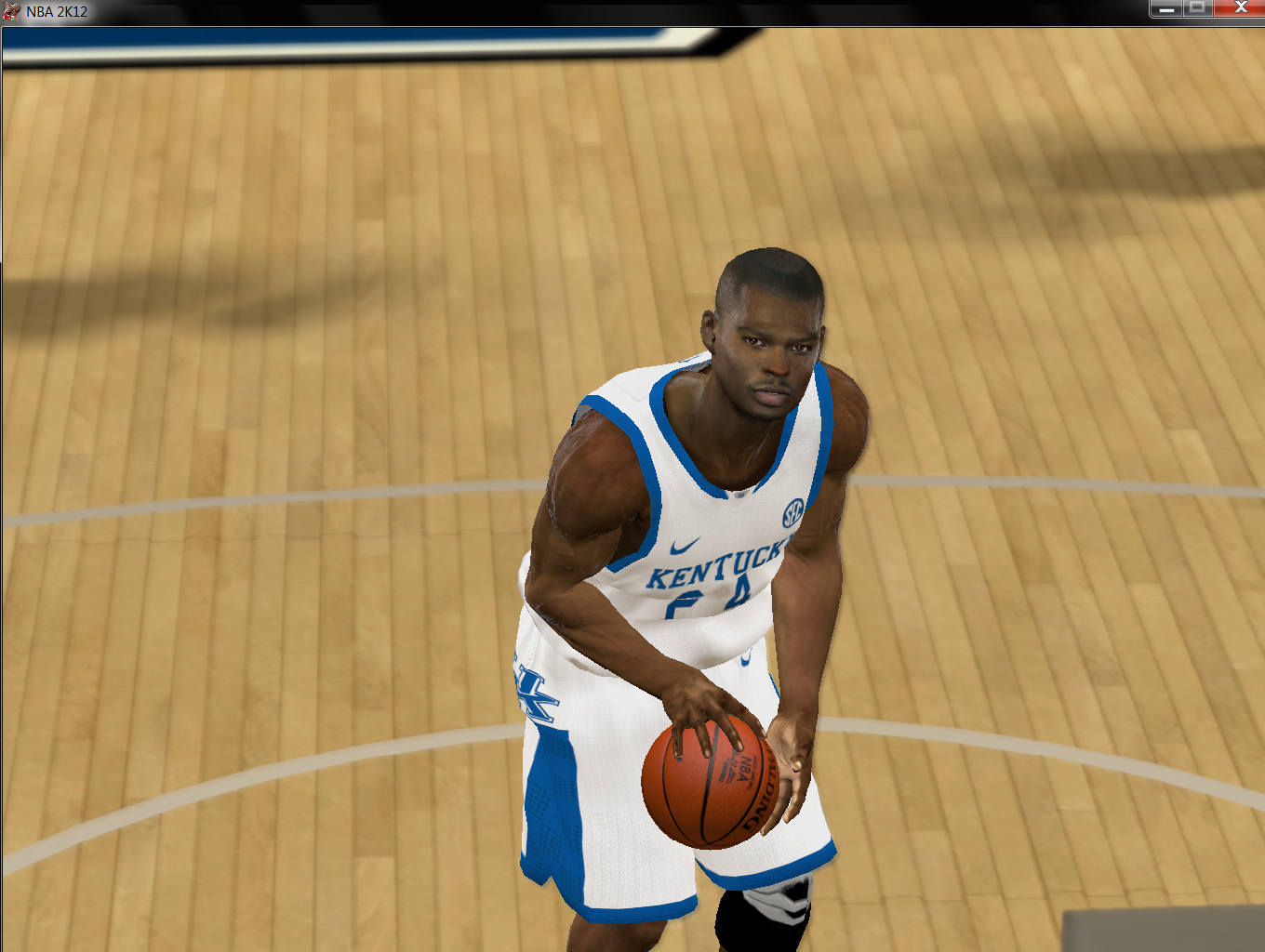This screenshot has height=952, width=1265.
Task: Minimize the NBA 2K12 window
Action: click(x=1165, y=8)
